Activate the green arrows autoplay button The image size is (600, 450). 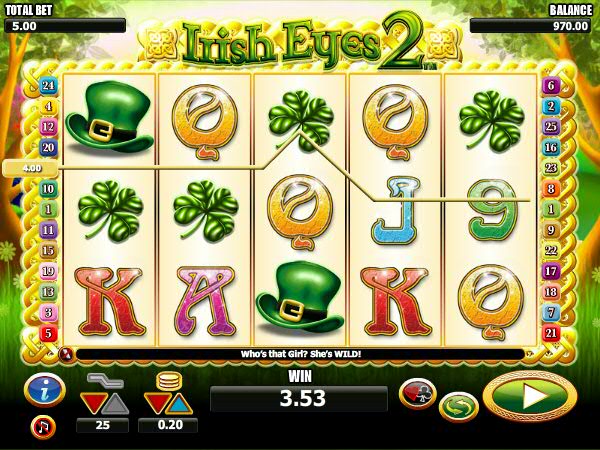pos(458,407)
